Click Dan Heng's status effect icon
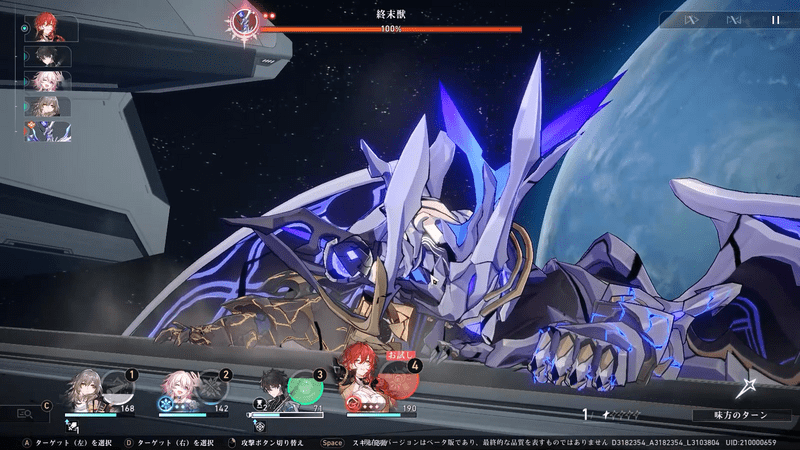 click(x=258, y=426)
